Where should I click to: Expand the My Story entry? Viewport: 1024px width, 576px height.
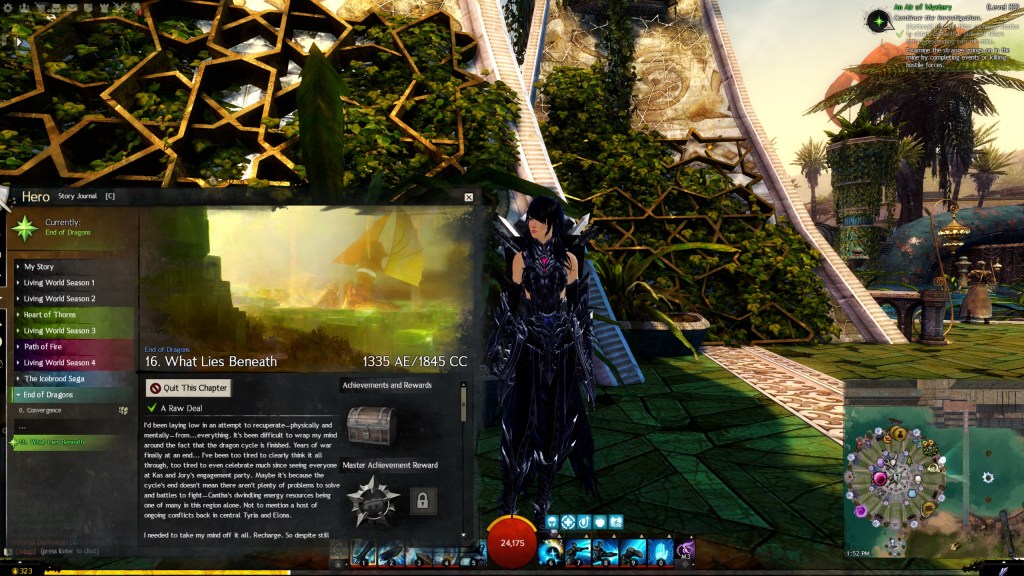(40, 267)
